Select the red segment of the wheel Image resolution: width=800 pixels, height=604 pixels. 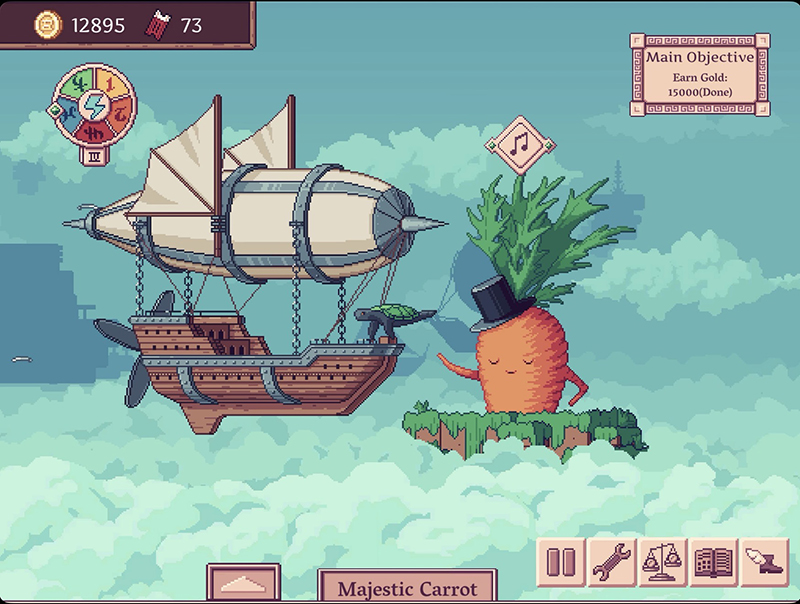[93, 132]
